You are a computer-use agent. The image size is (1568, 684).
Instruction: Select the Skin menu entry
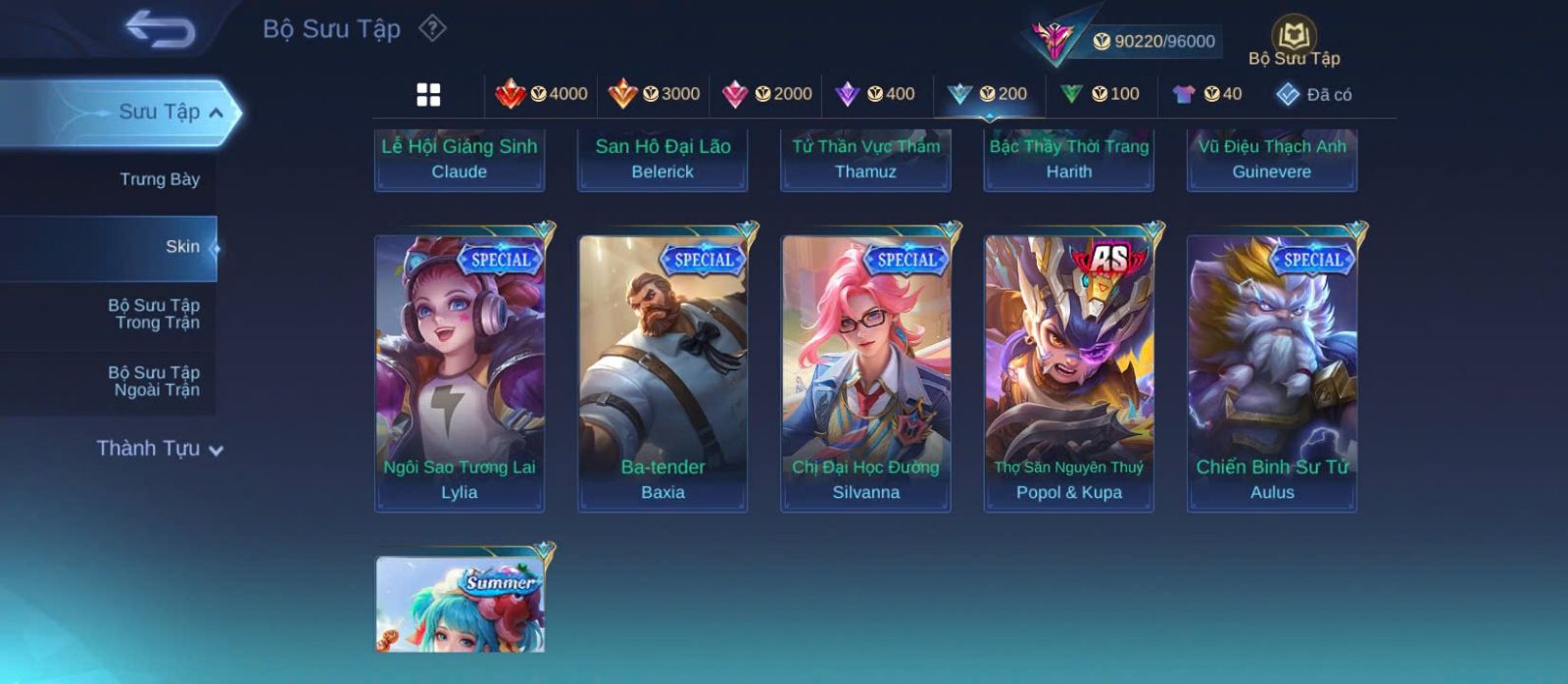pyautogui.click(x=182, y=247)
